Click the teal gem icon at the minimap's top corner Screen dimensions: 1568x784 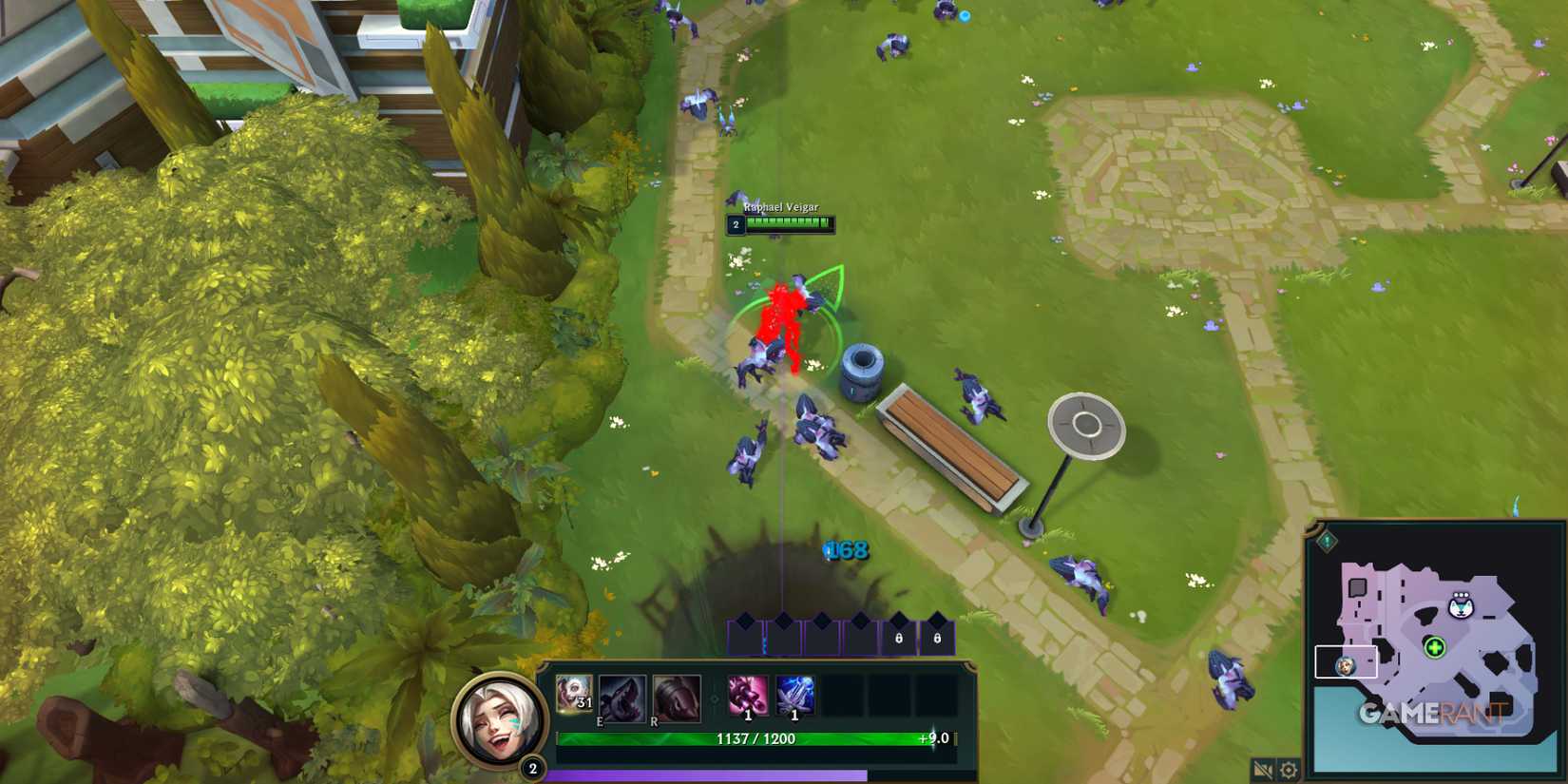[1327, 542]
